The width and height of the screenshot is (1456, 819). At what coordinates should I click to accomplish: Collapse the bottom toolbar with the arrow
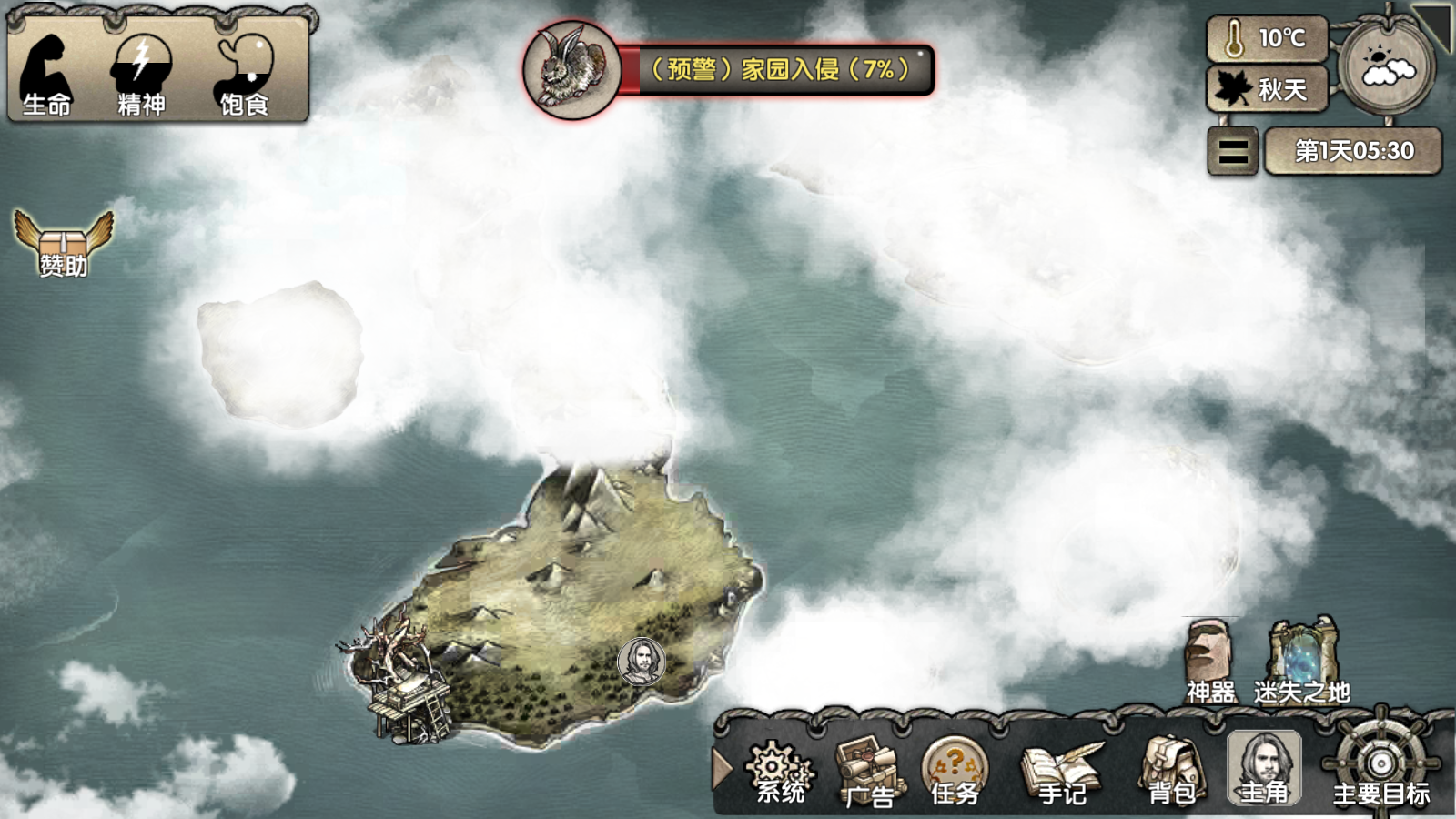pyautogui.click(x=723, y=769)
